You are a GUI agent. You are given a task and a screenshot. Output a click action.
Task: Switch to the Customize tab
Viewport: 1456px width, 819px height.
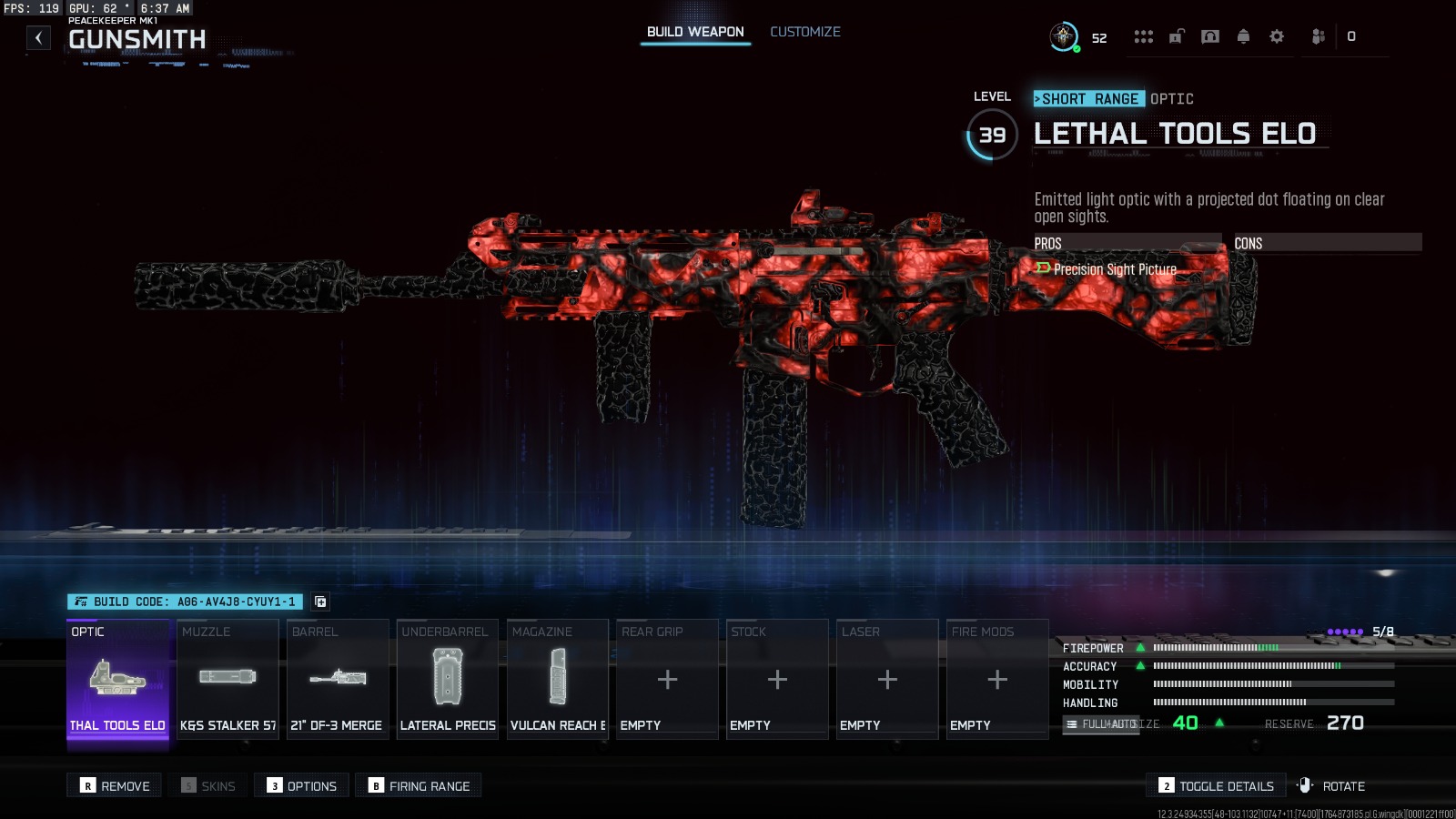pos(804,32)
